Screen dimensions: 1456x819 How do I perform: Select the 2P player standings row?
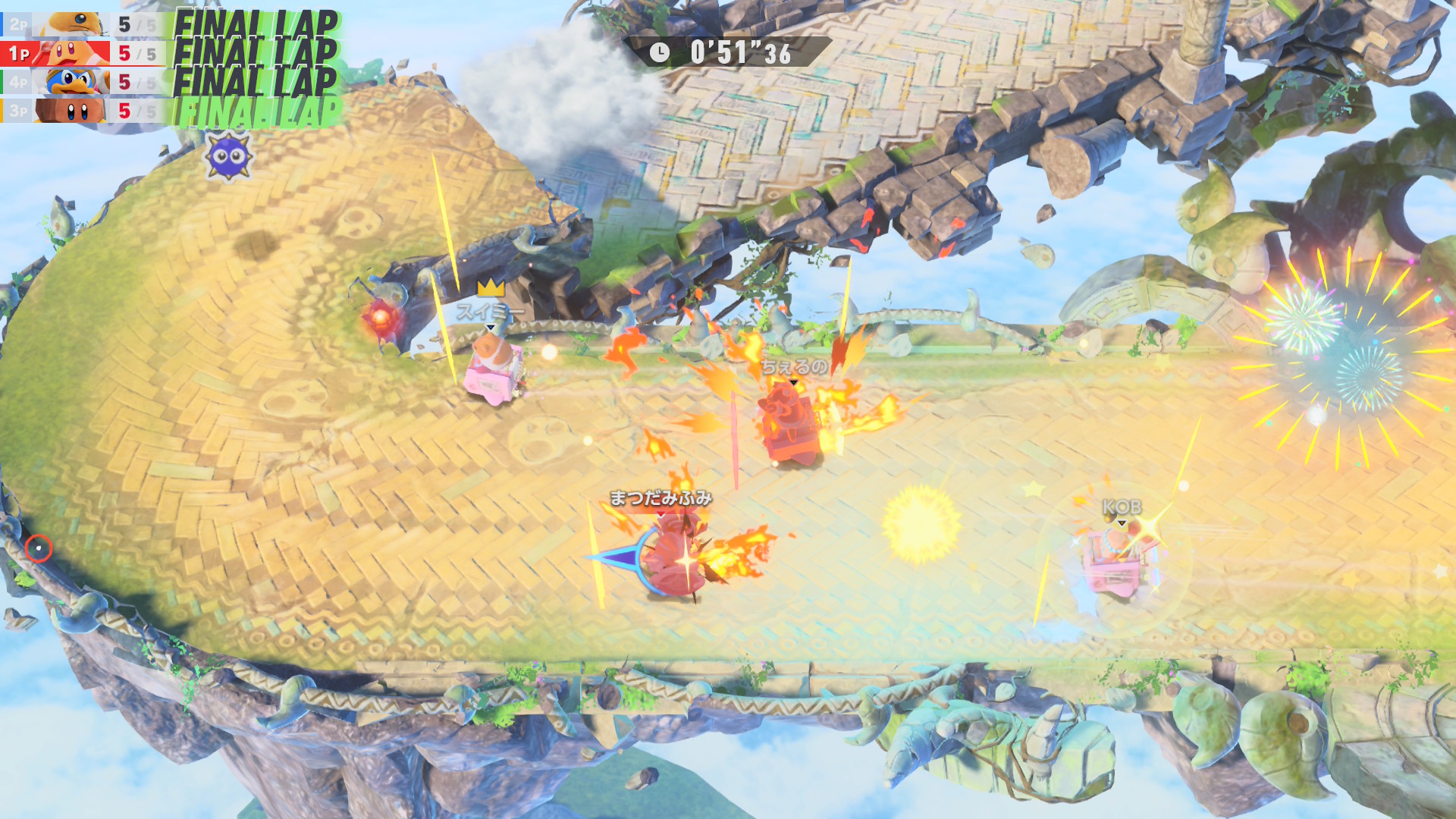pyautogui.click(x=83, y=24)
